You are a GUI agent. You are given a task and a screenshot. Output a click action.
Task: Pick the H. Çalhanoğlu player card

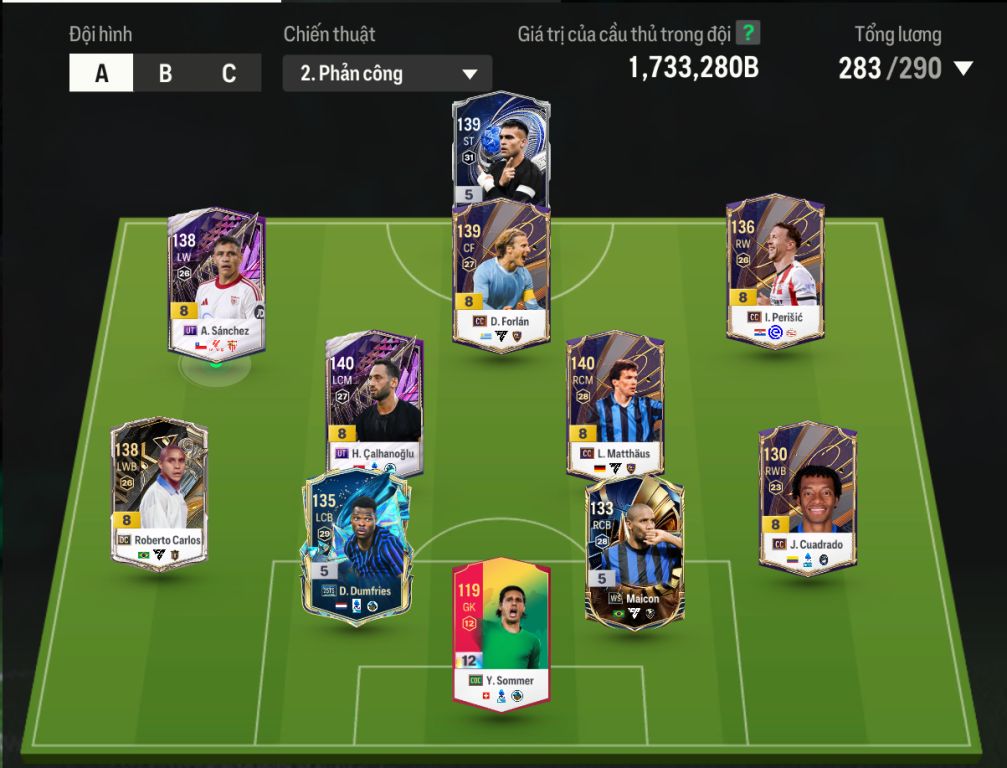(x=375, y=400)
